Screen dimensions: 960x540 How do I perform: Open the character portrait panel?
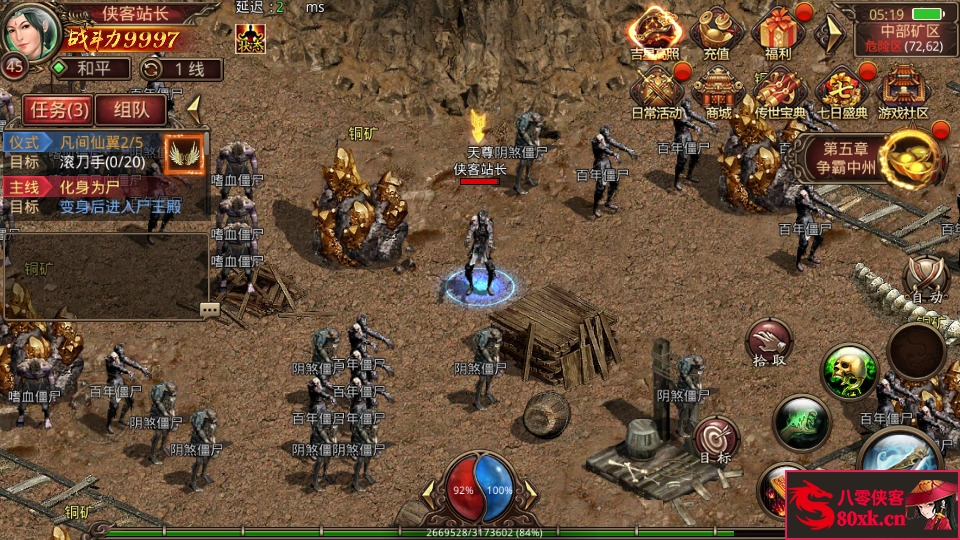30,32
